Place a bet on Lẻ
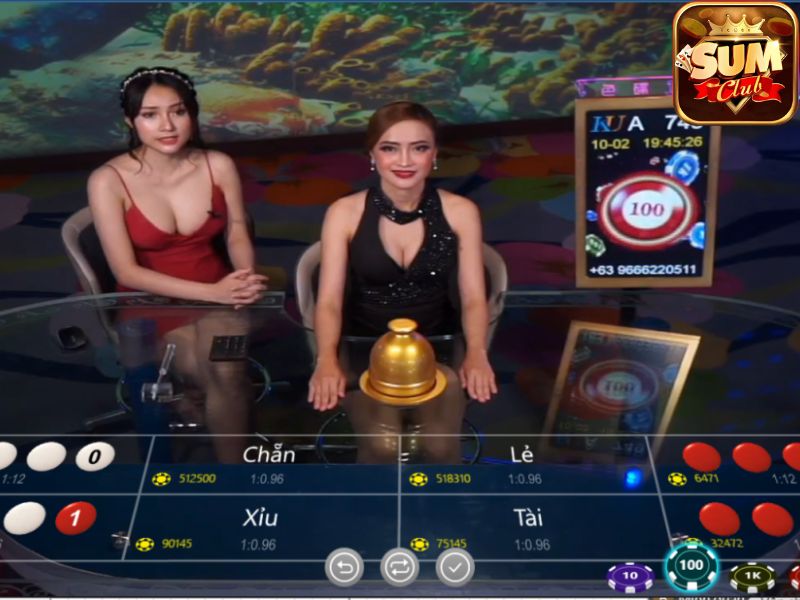Image resolution: width=800 pixels, height=600 pixels. [525, 464]
